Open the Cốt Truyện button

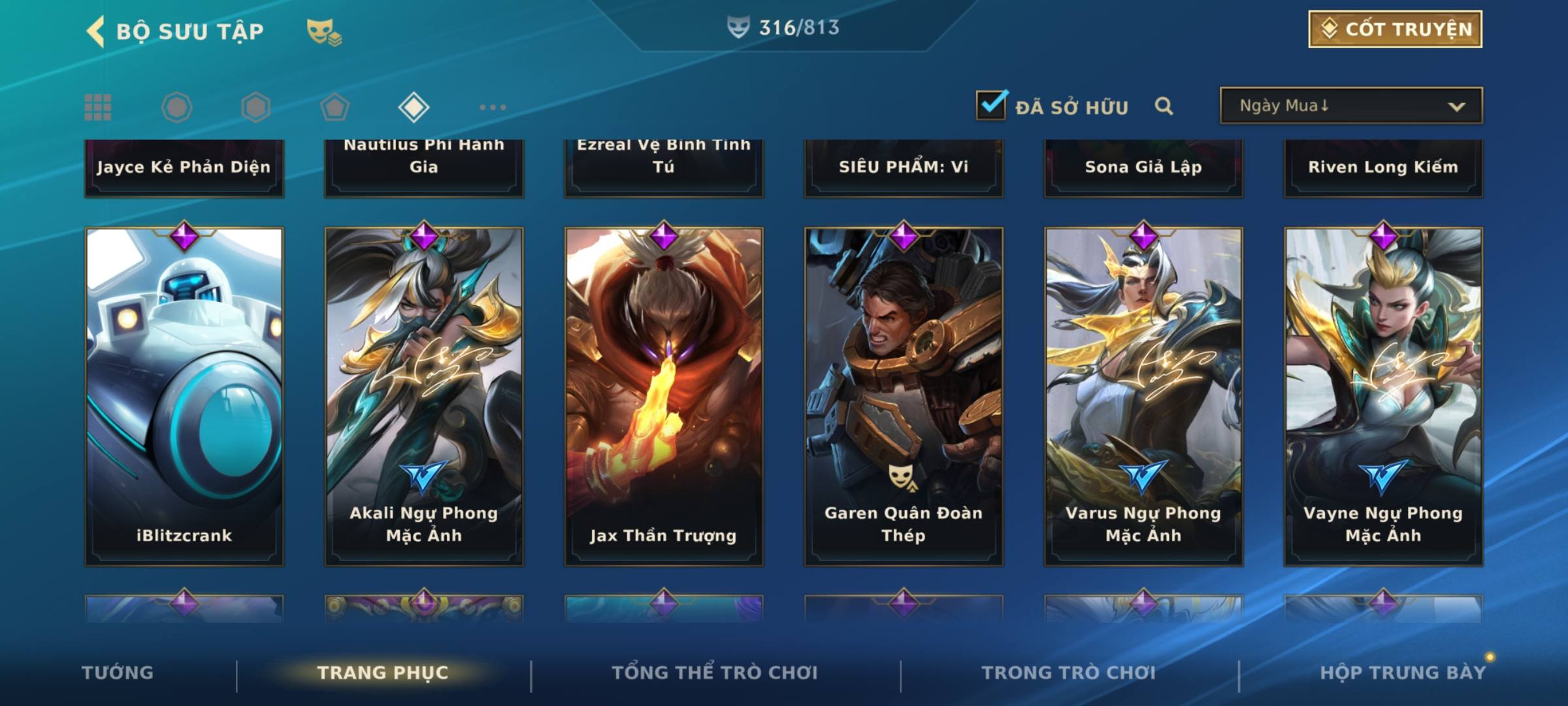click(x=1395, y=29)
